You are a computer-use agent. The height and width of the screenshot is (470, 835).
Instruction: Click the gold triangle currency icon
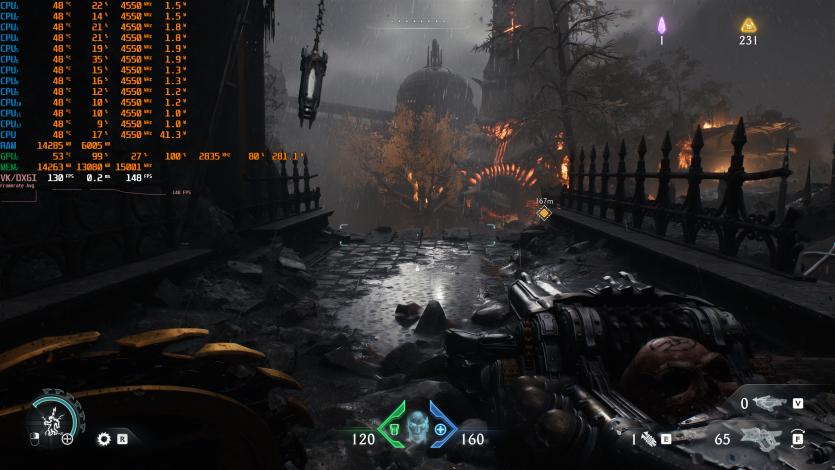coord(748,25)
